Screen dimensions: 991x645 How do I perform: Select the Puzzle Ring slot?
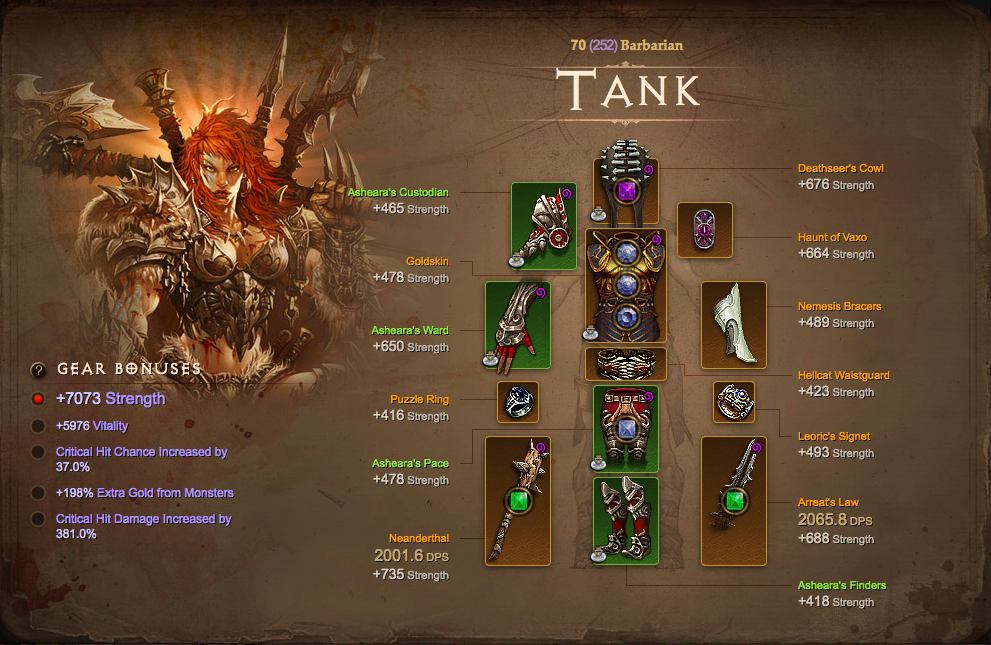coord(518,402)
